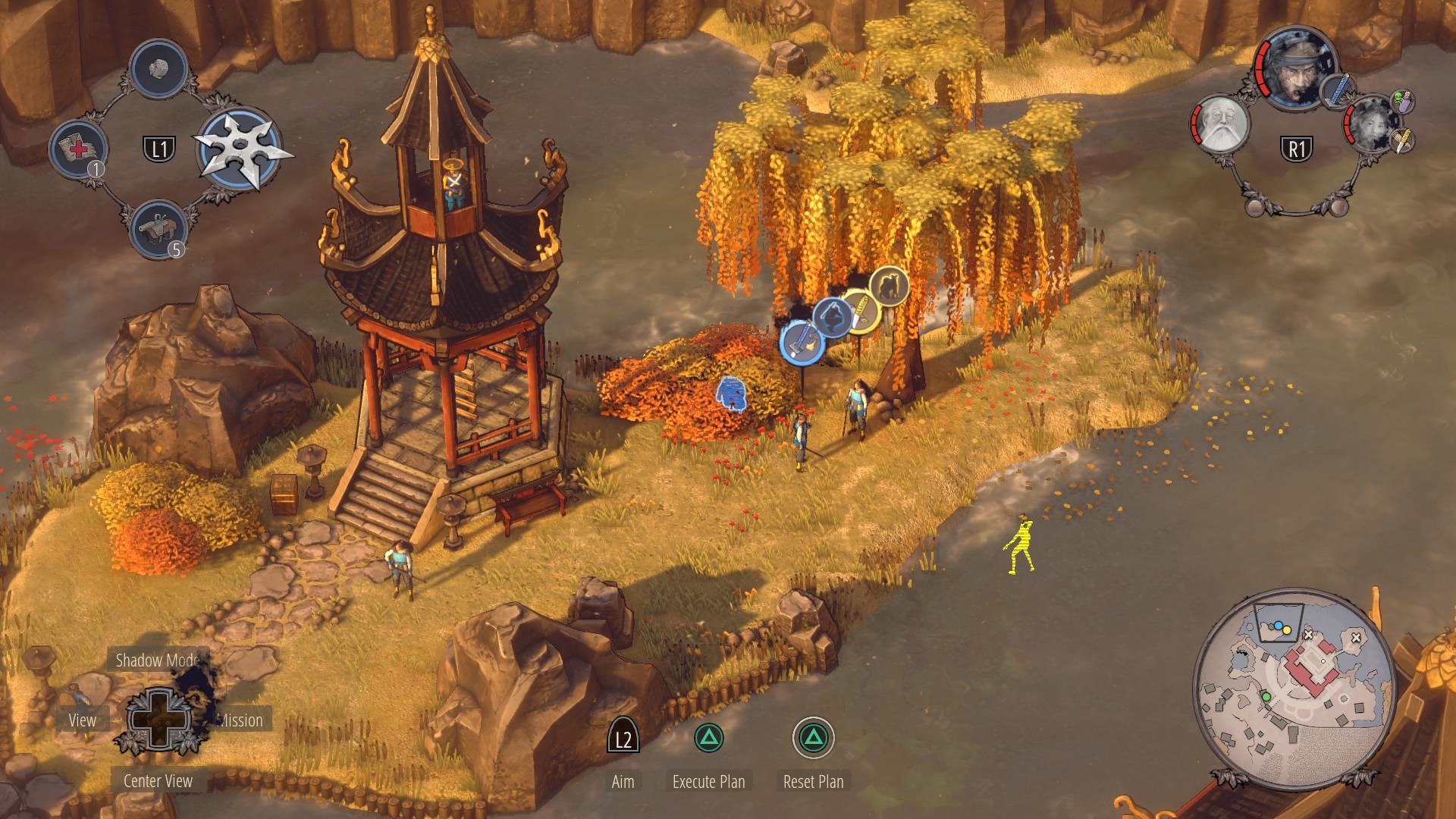Select the ability slot with 5 charges
Image resolution: width=1456 pixels, height=819 pixels.
158,228
